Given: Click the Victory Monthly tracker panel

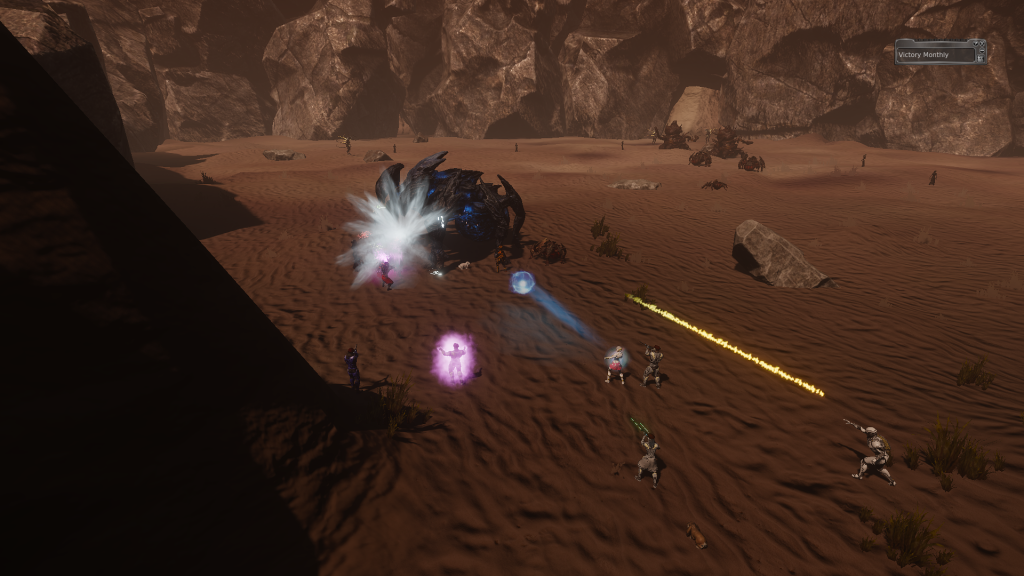Looking at the screenshot, I should (936, 54).
